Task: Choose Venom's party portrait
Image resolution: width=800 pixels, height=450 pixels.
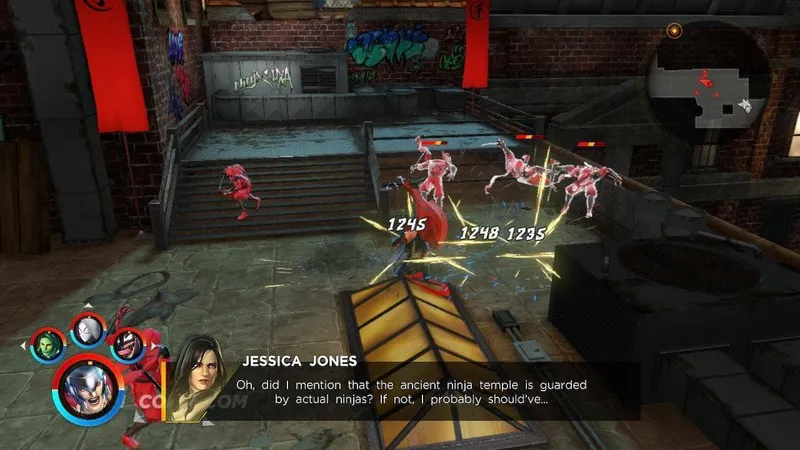Action: (127, 343)
